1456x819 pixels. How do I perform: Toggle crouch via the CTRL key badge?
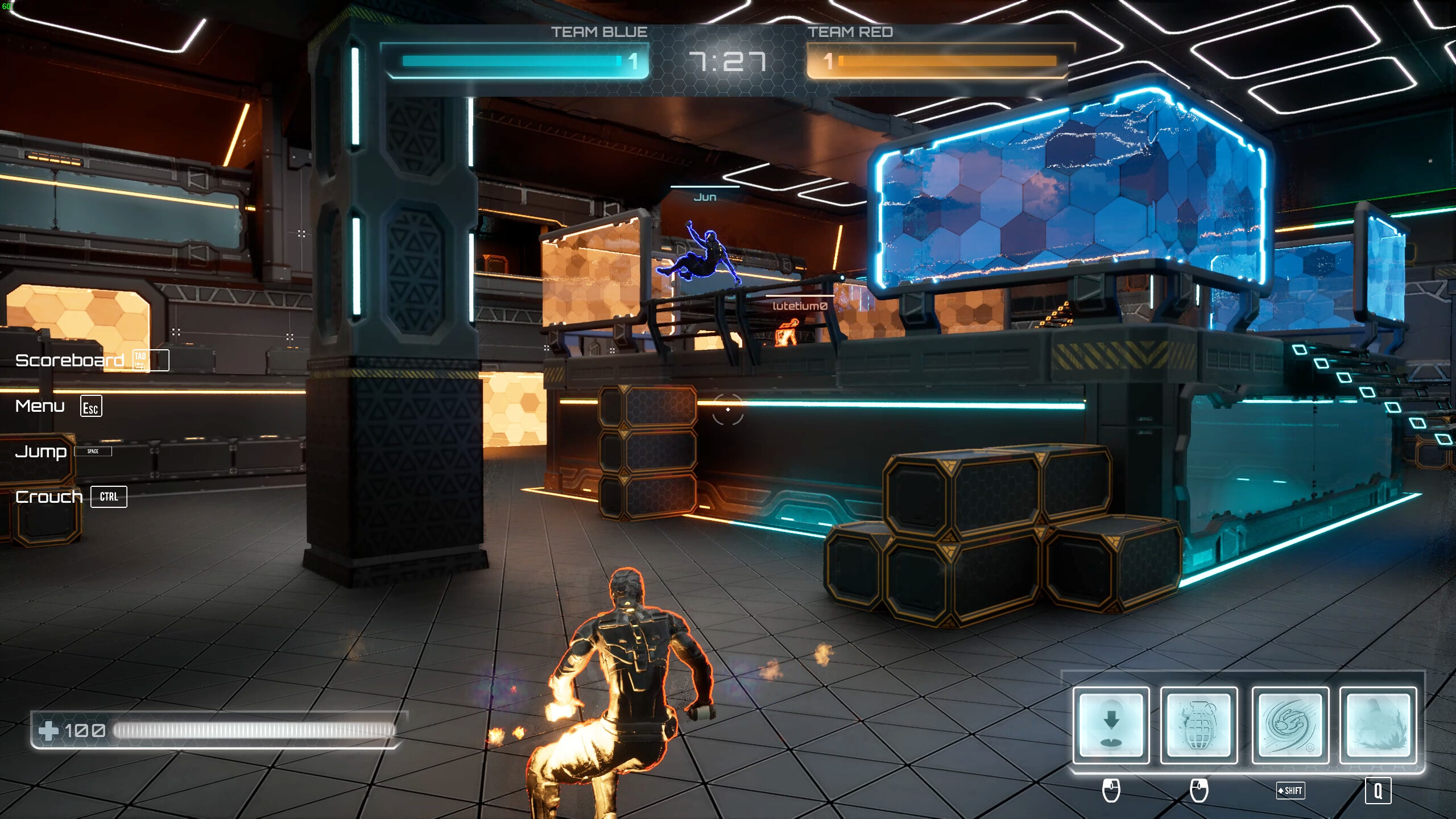(x=109, y=497)
